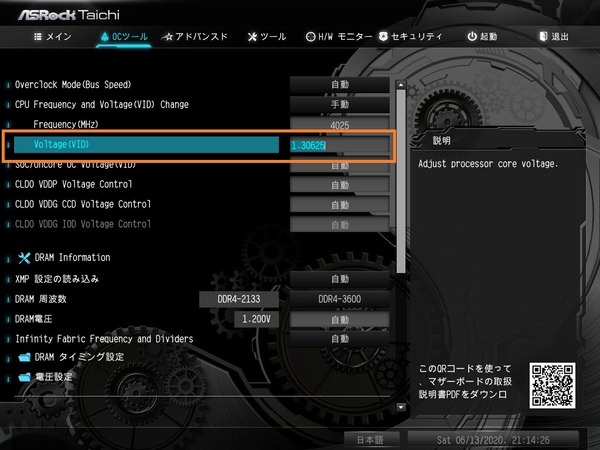Viewport: 600px width, 450px height.
Task: Change CLDO VDDP Voltage Control setting
Action: coord(340,185)
